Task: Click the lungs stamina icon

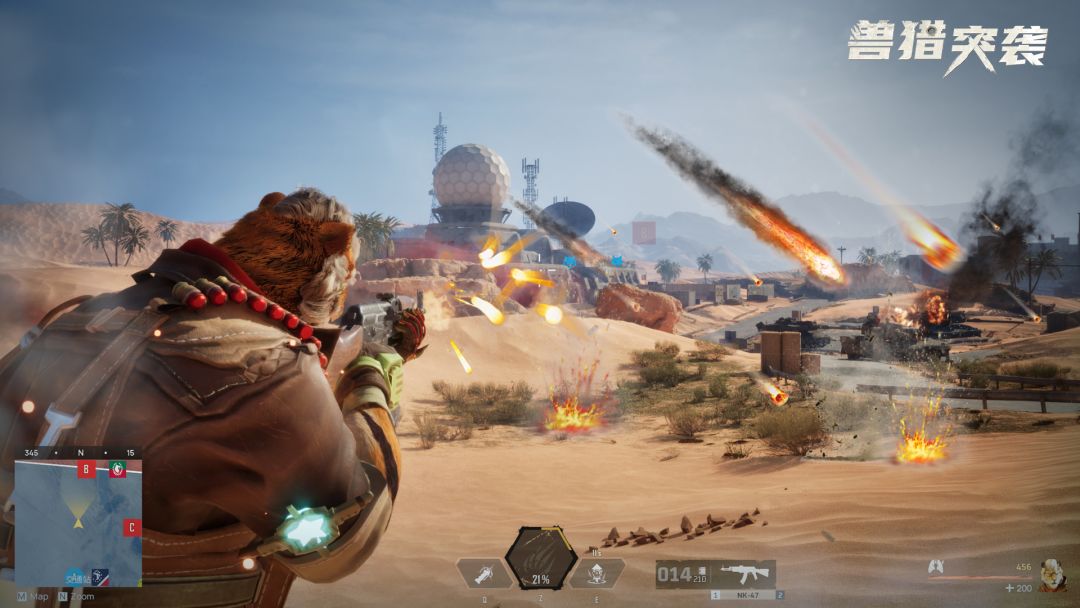Action: pos(937,567)
